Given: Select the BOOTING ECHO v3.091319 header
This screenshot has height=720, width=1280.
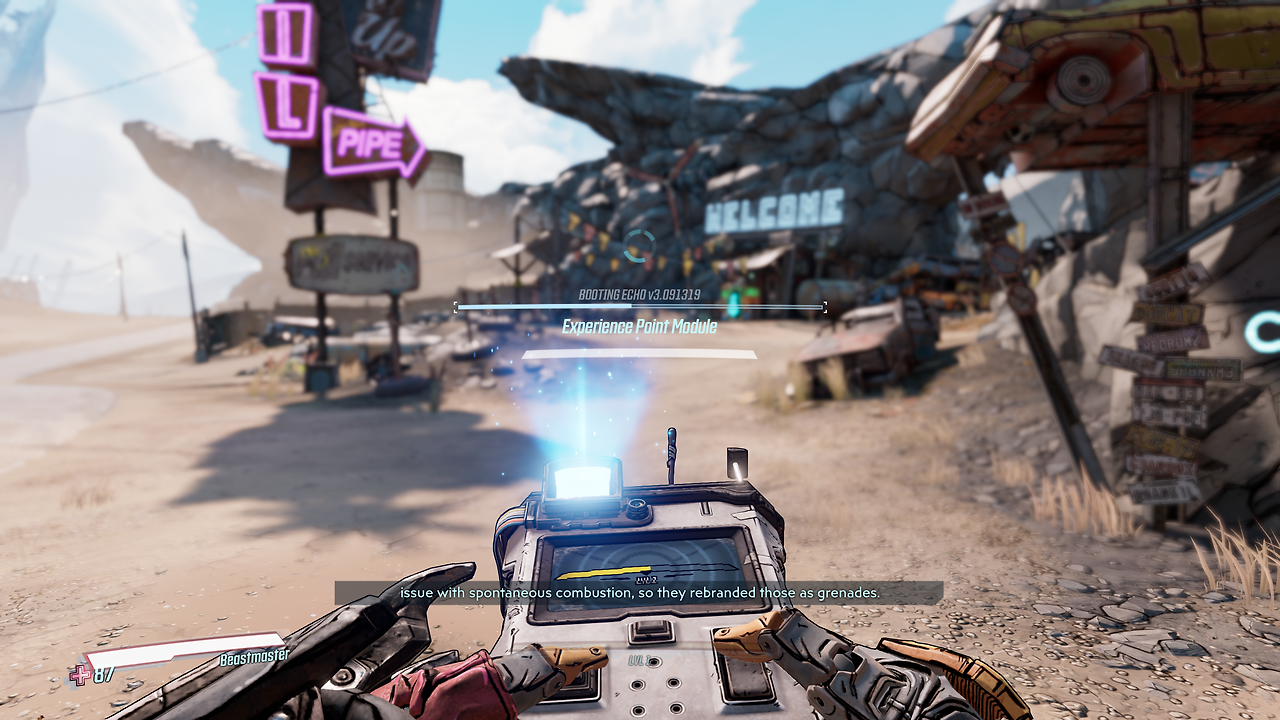Looking at the screenshot, I should (x=640, y=294).
